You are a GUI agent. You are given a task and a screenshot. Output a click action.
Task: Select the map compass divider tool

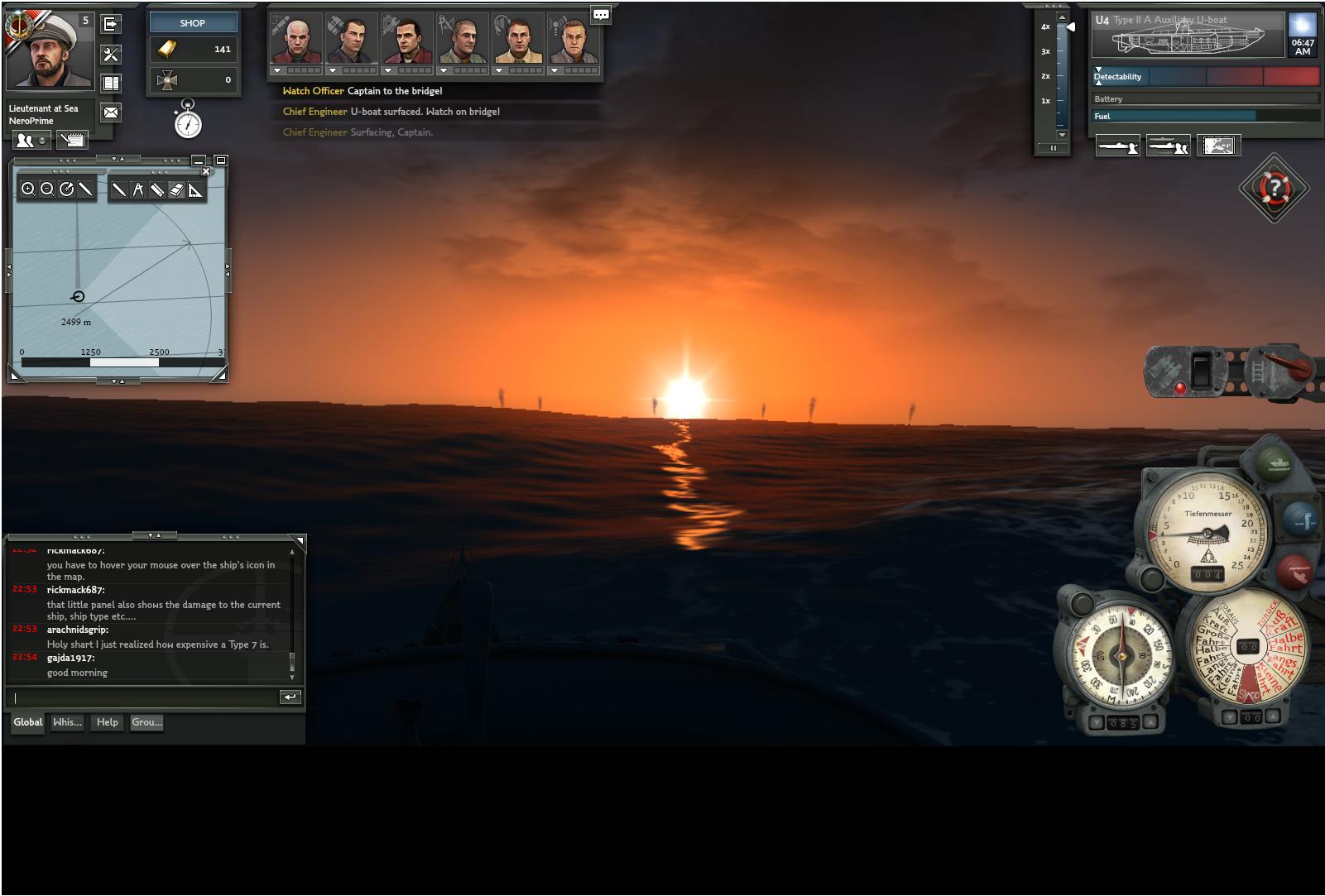point(138,189)
